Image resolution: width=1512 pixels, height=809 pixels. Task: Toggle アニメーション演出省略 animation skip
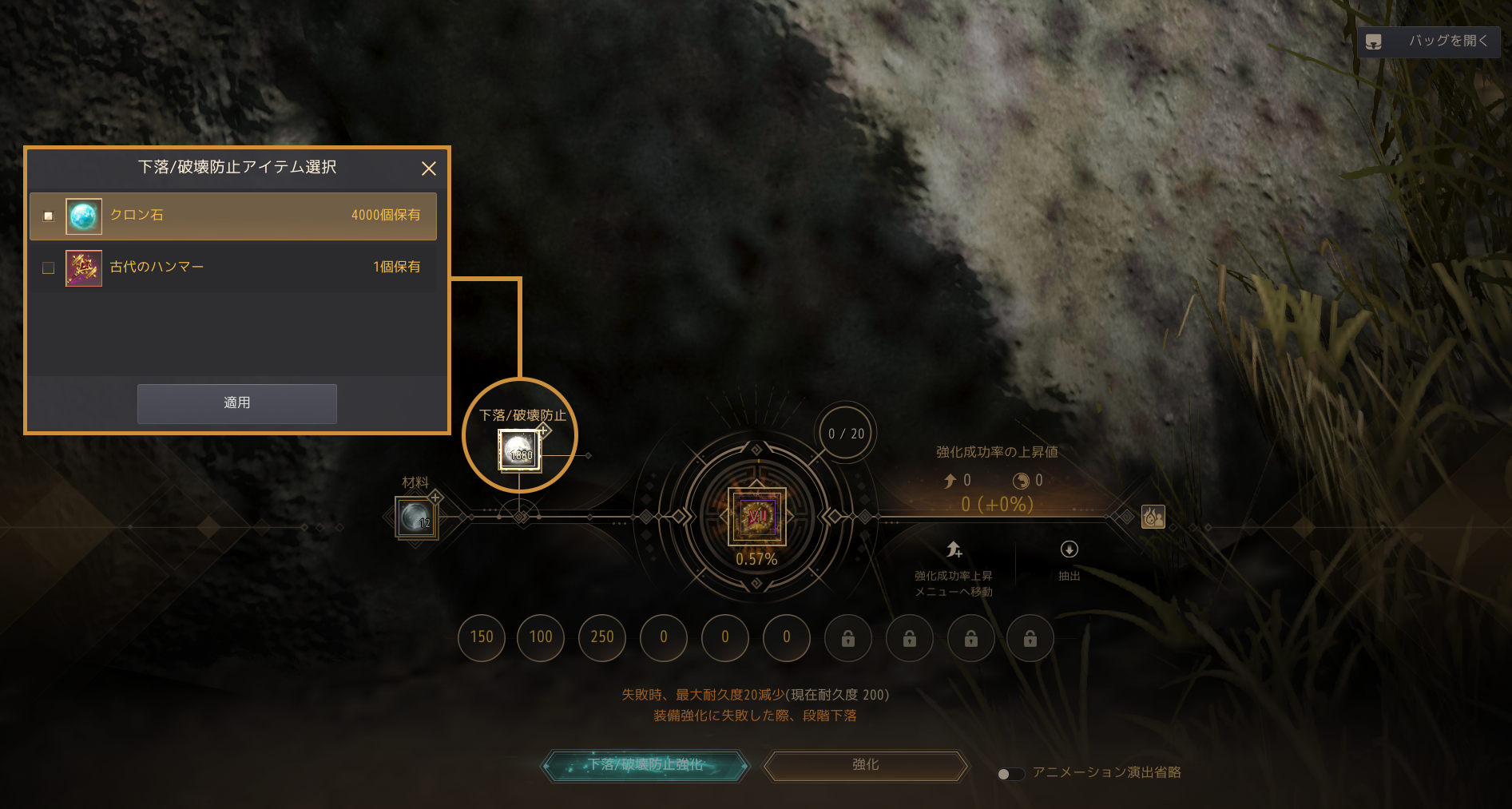[1010, 773]
